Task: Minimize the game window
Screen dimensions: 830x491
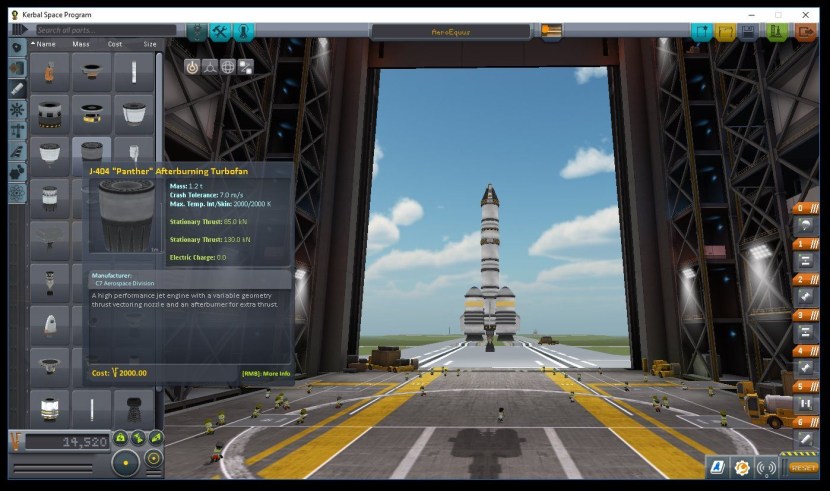Action: [750, 14]
